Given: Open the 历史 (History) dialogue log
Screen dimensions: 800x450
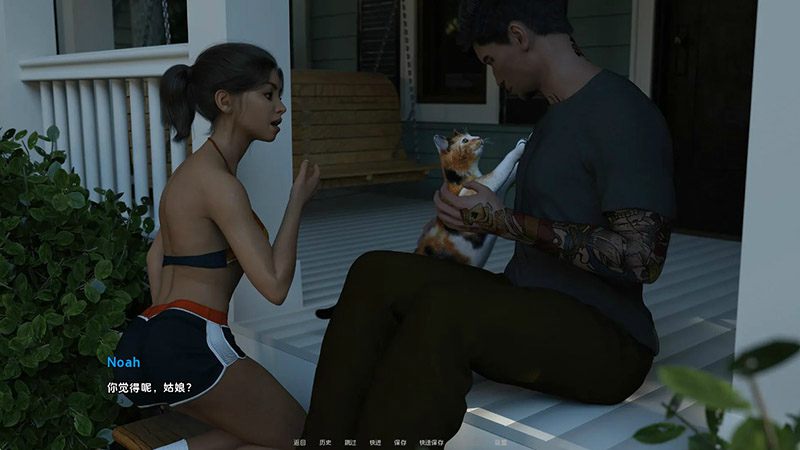Looking at the screenshot, I should click(x=325, y=441).
